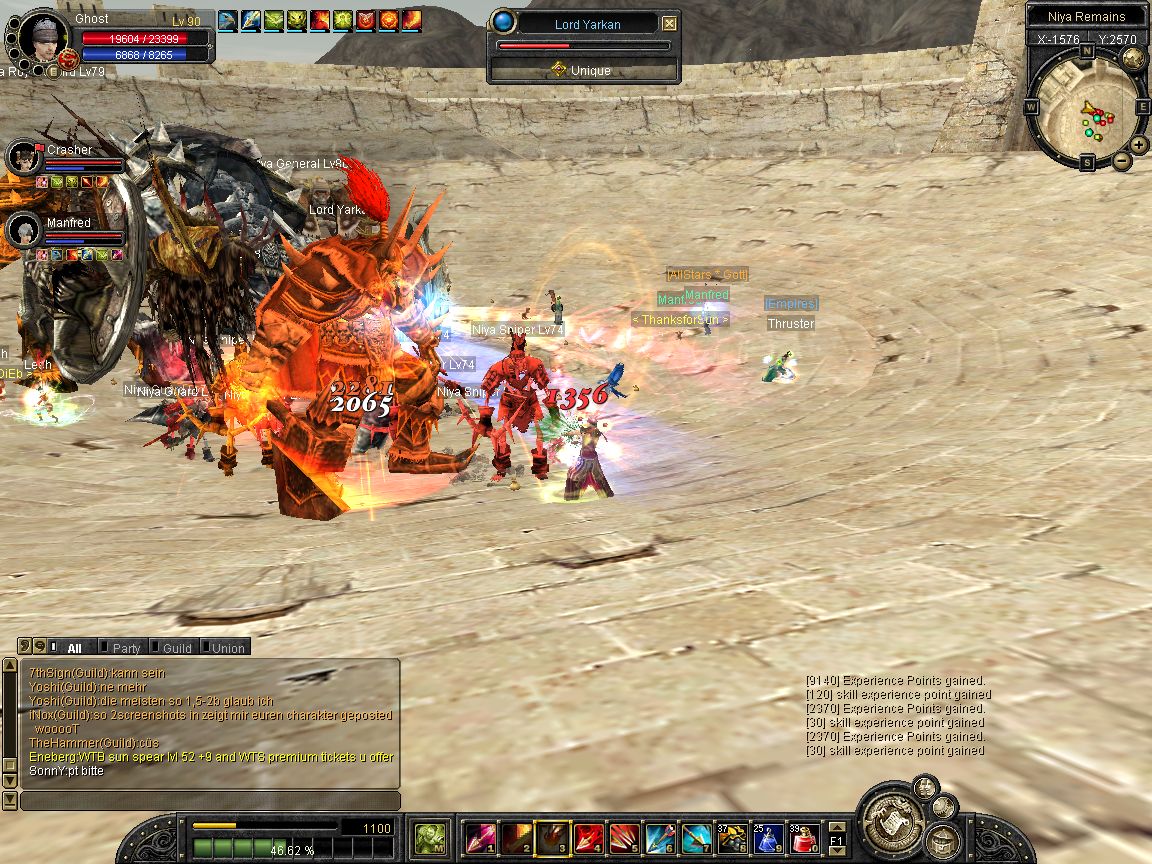Use the red health potion in slot 0
Viewport: 1152px width, 864px height.
click(x=805, y=837)
